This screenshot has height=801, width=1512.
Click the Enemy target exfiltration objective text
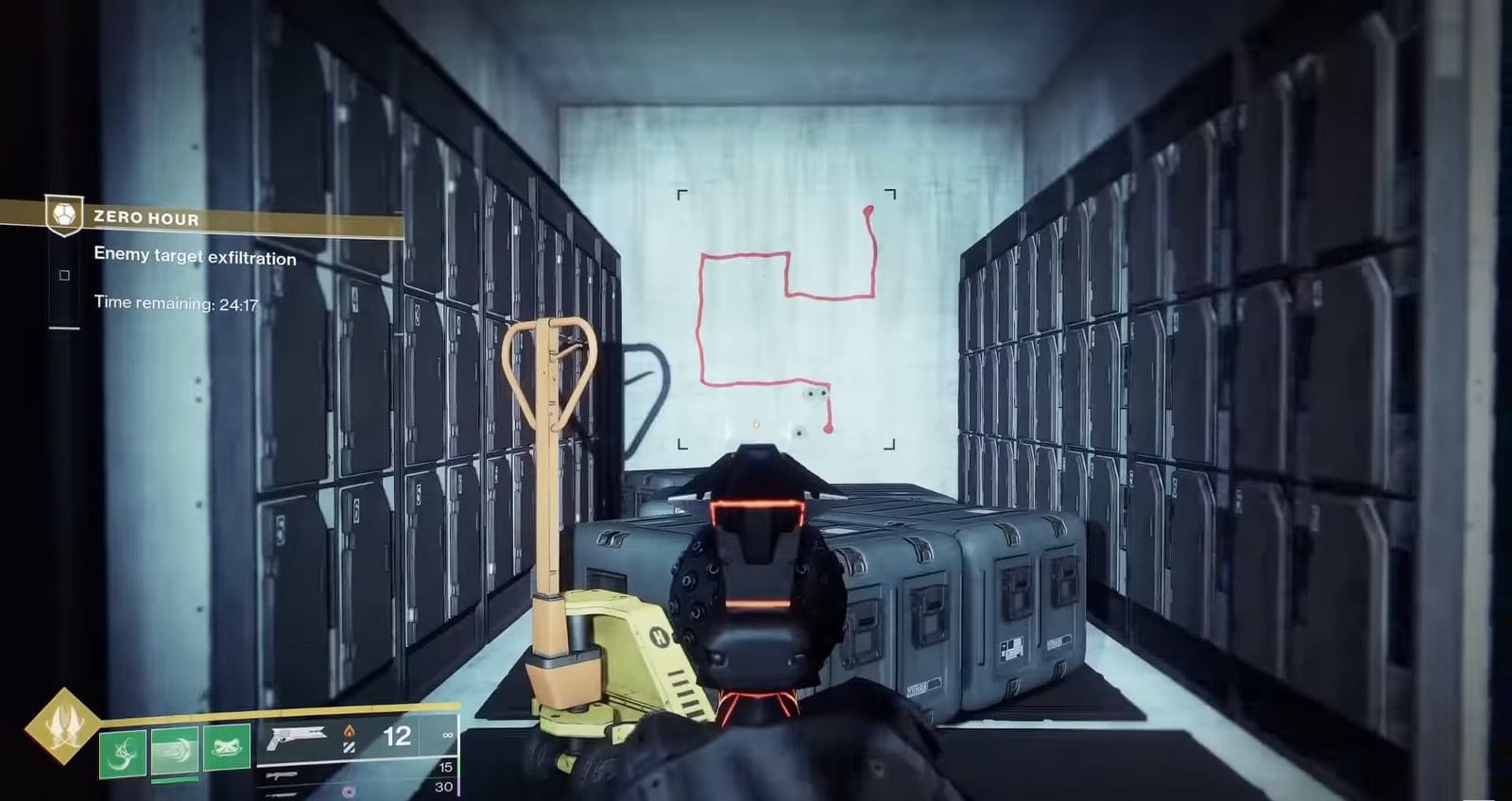(195, 257)
